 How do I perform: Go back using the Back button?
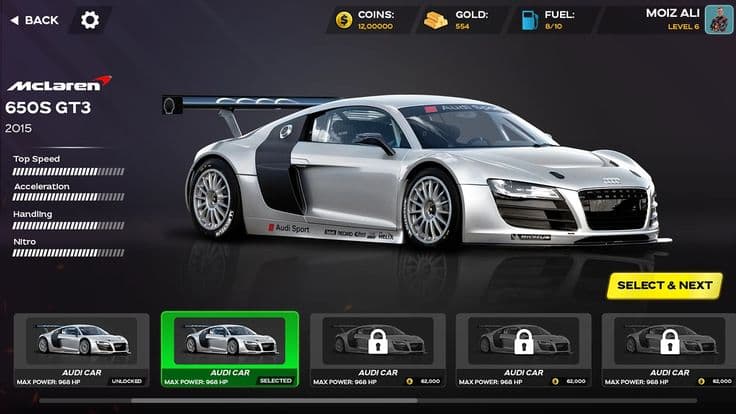coord(33,20)
